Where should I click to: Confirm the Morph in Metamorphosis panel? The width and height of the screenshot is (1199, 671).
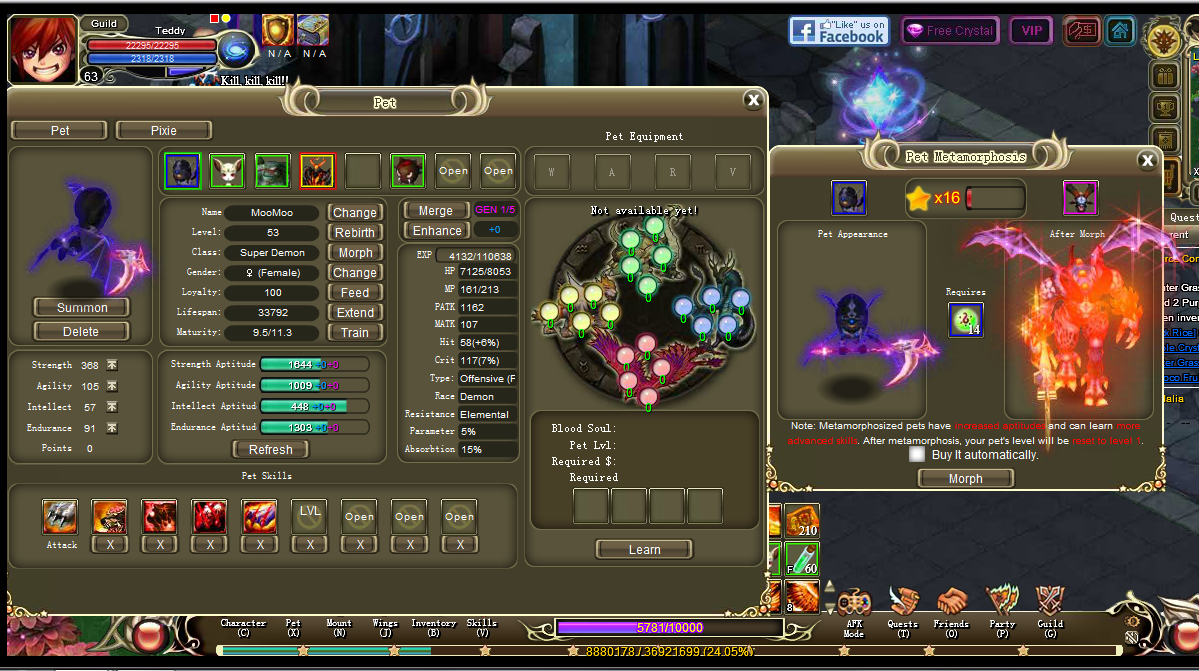(965, 478)
